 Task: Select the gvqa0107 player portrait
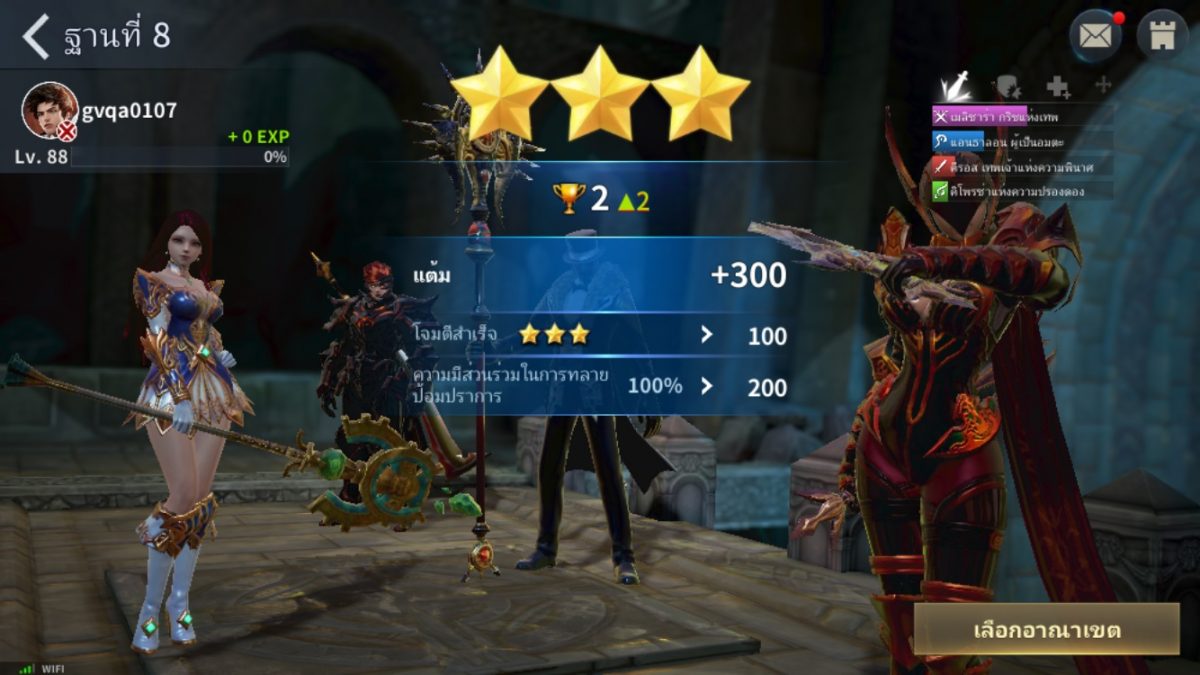click(50, 110)
